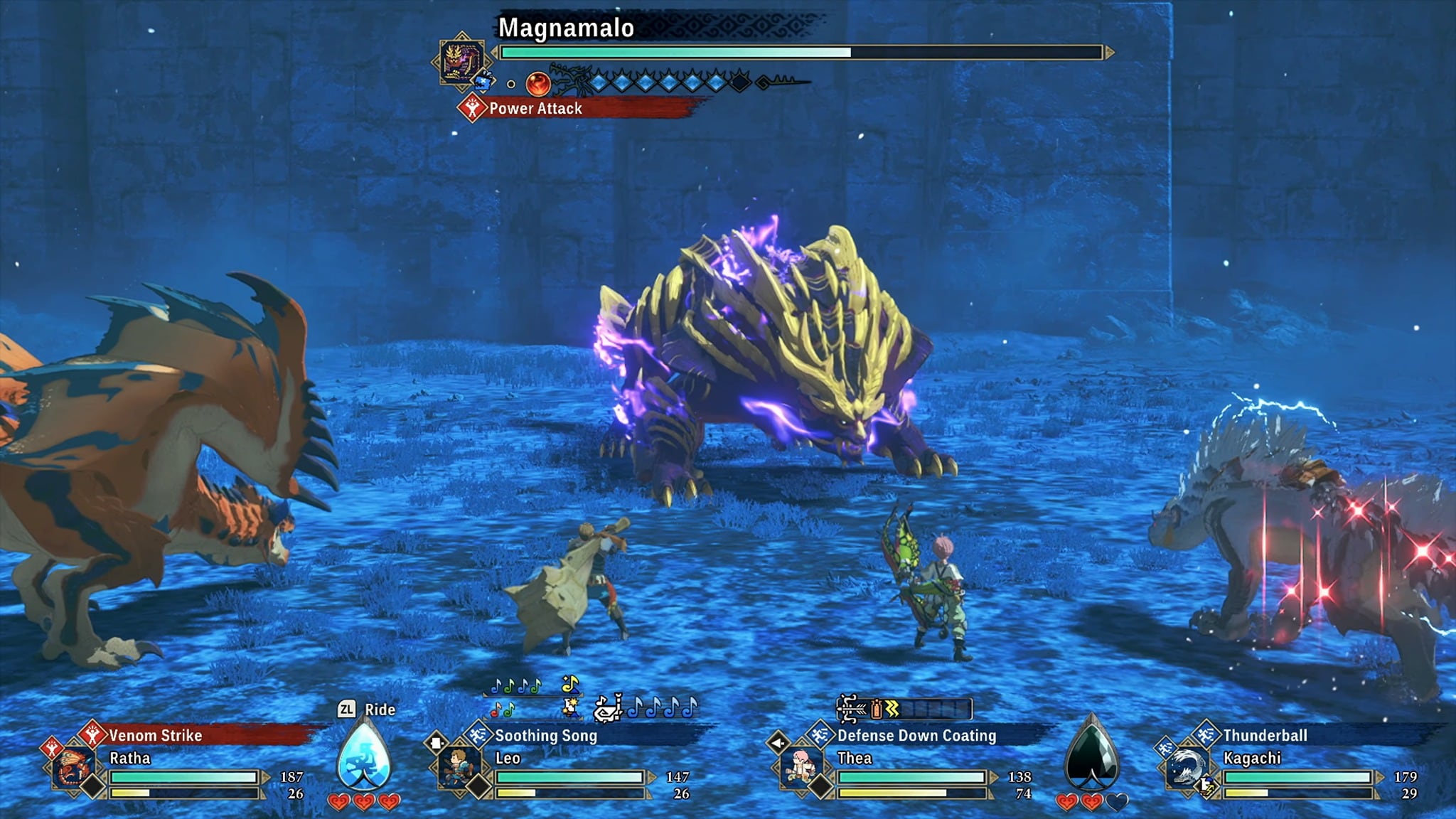The width and height of the screenshot is (1456, 819).
Task: Select the Defense Down Coating arrow icon
Action: 818,734
